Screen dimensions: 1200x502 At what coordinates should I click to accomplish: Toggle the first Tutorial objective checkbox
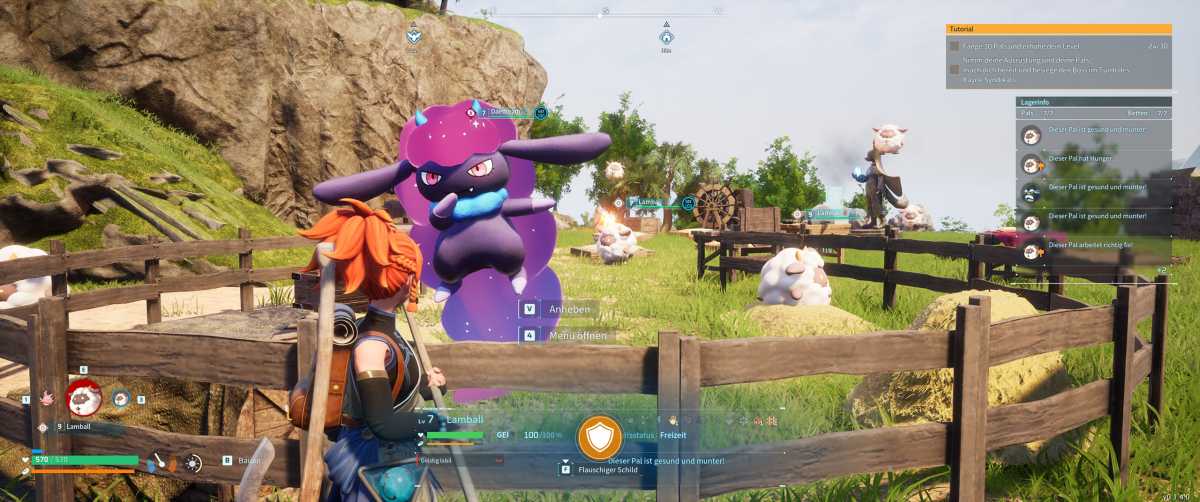pyautogui.click(x=953, y=46)
